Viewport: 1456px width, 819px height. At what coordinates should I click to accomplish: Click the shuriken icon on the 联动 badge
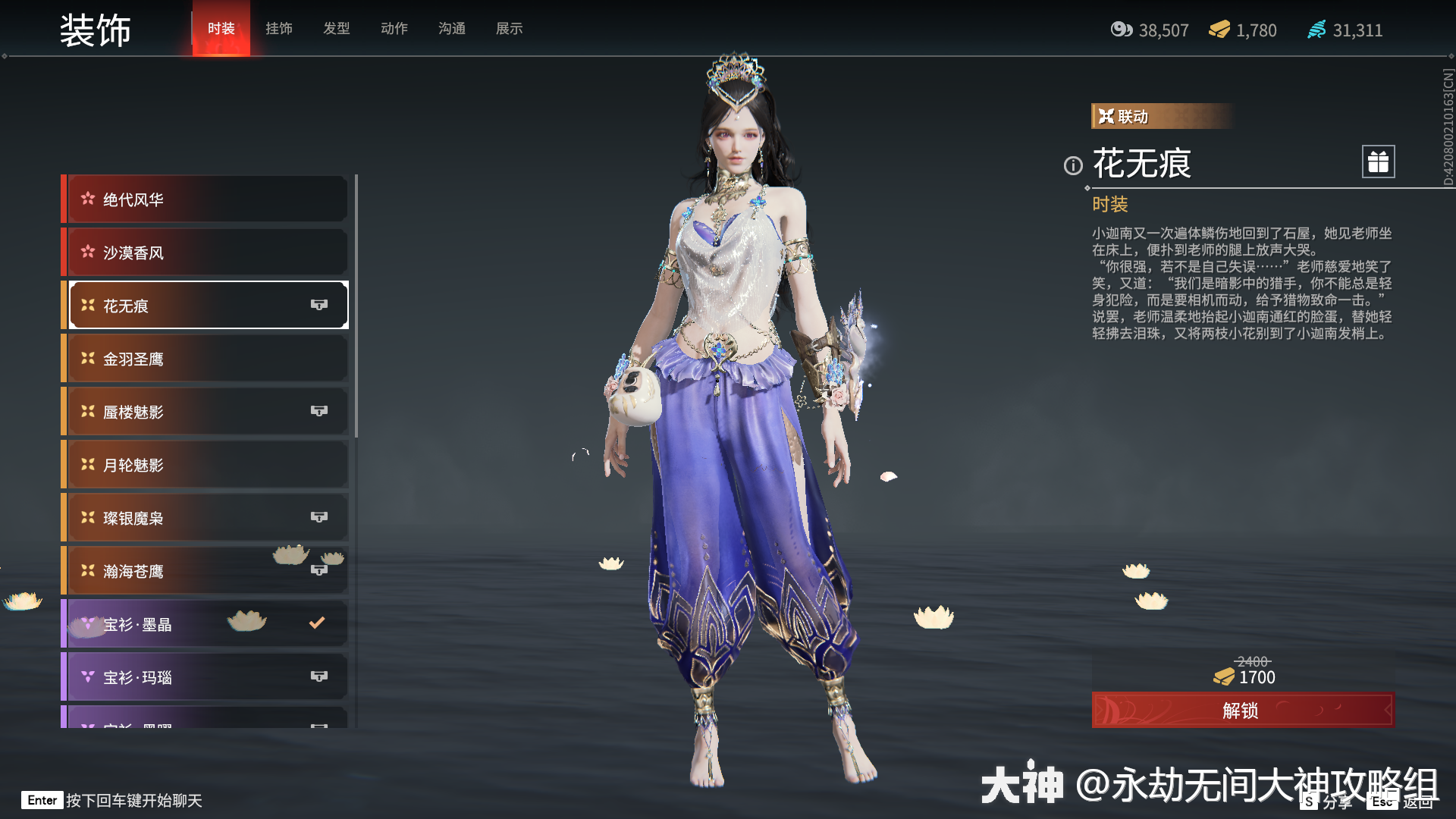click(1106, 115)
